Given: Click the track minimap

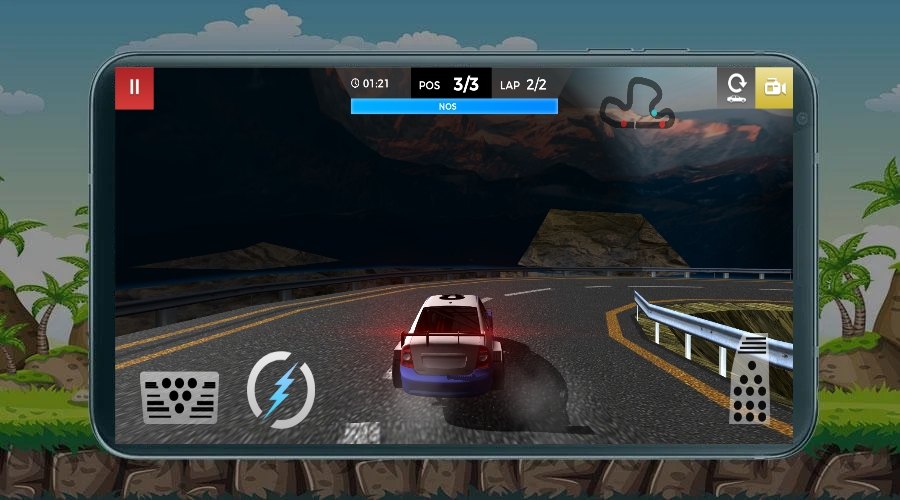Looking at the screenshot, I should 638,105.
